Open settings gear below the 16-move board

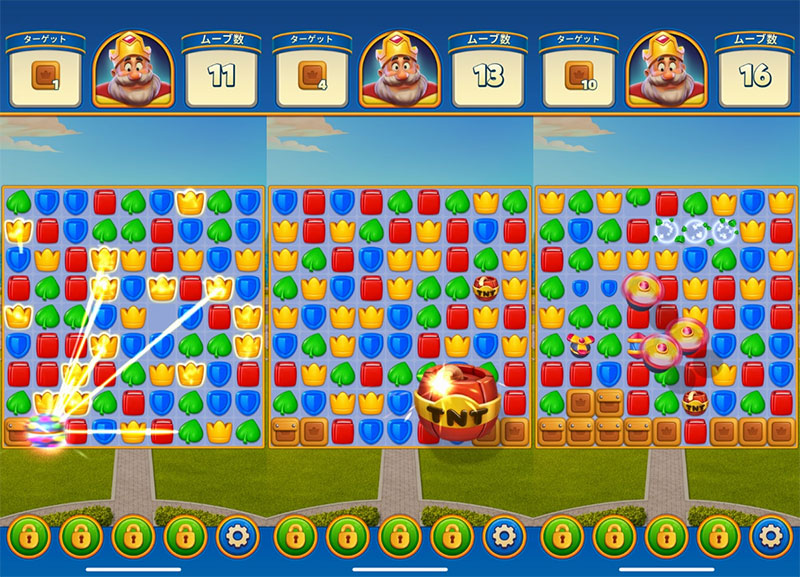click(771, 537)
